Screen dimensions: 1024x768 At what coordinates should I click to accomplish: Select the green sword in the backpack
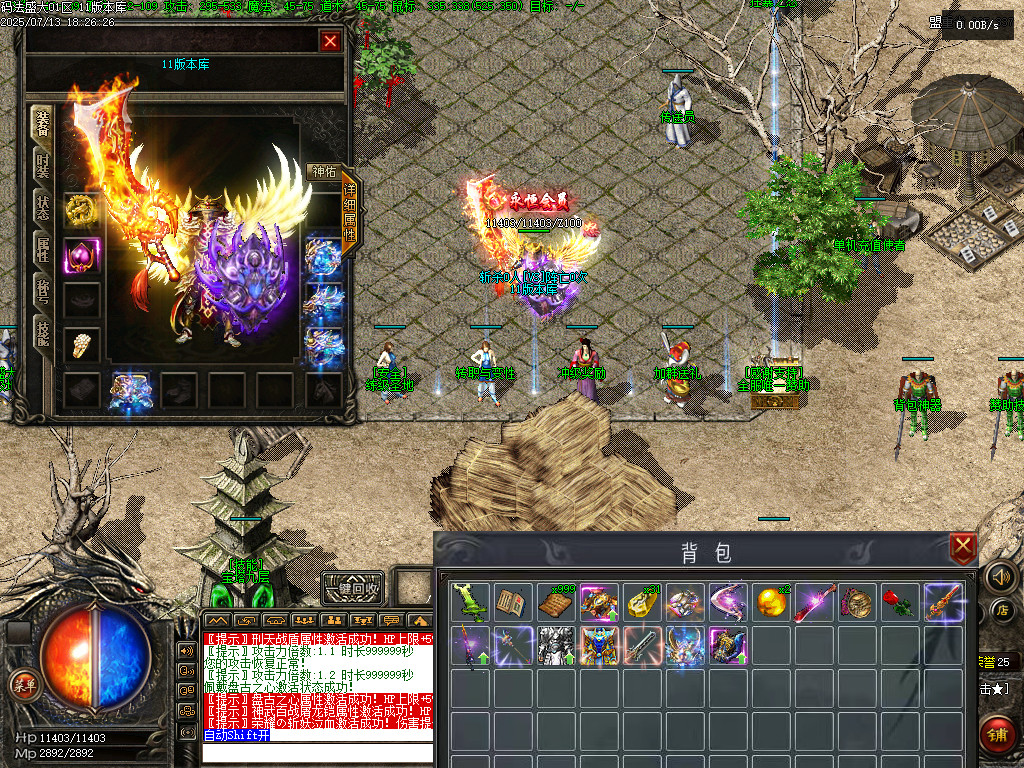[471, 603]
